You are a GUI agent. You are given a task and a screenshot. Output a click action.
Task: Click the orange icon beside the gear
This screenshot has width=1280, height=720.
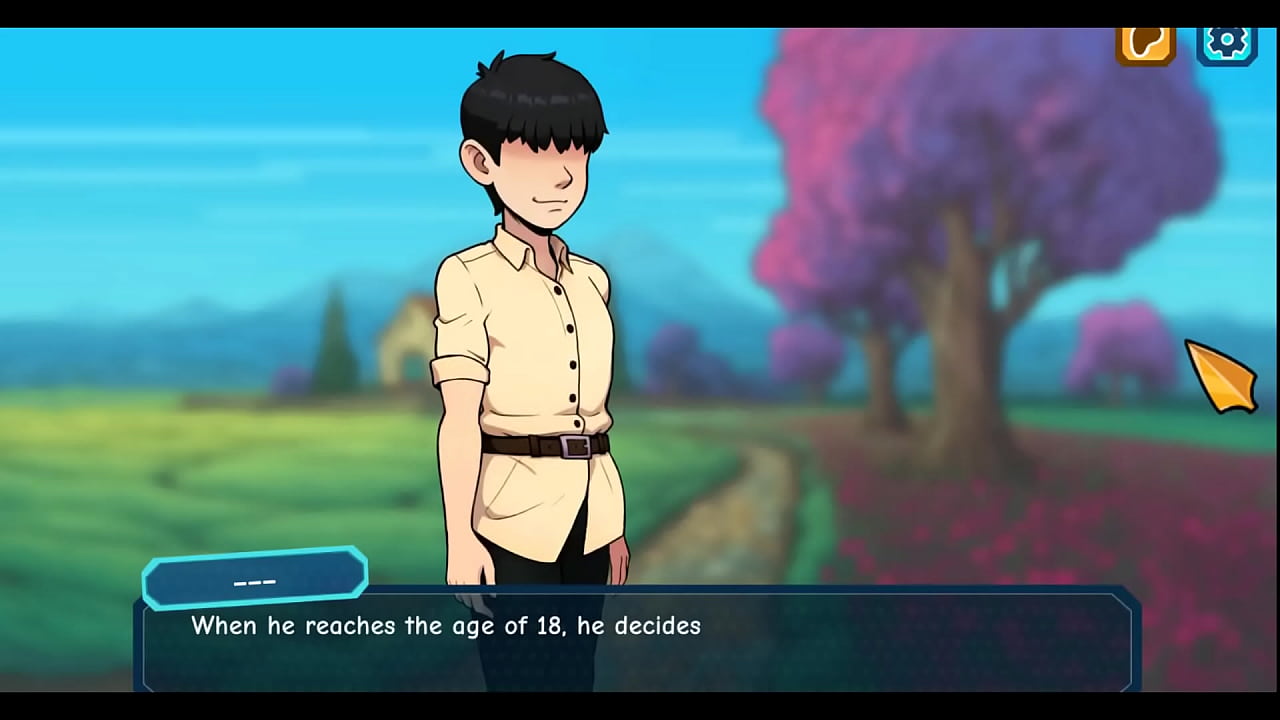1145,43
